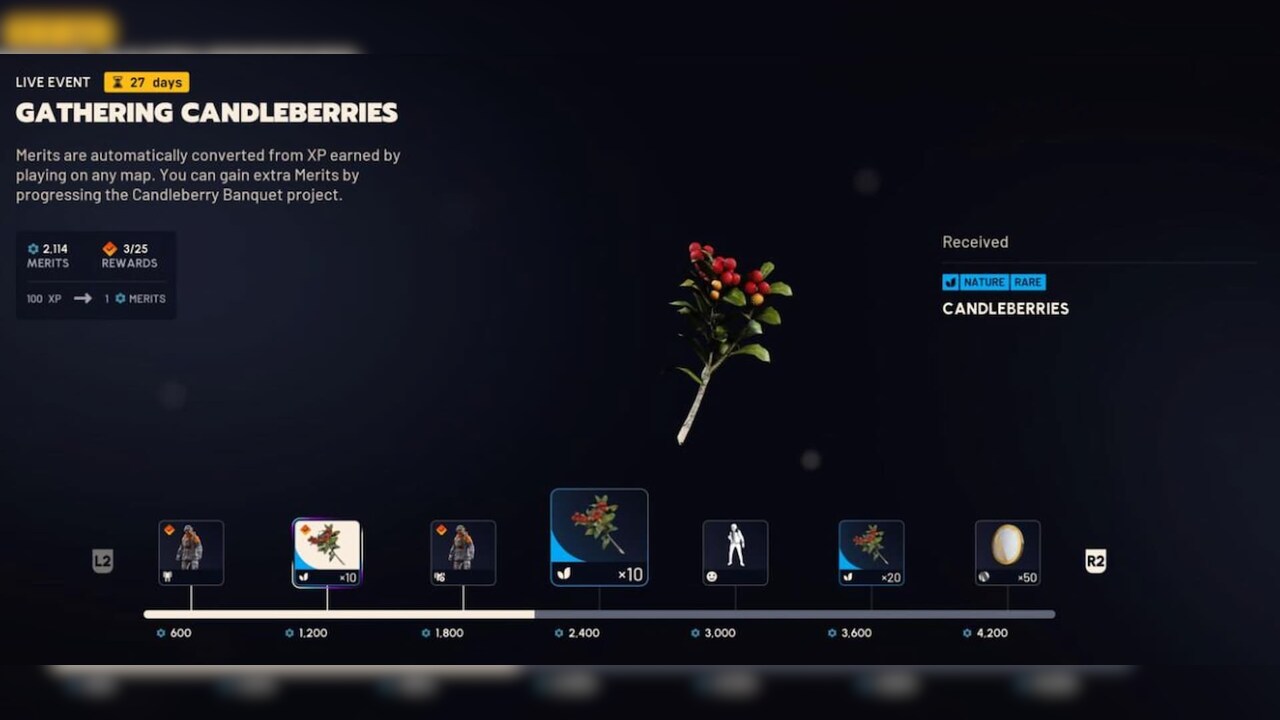The height and width of the screenshot is (720, 1280).
Task: Select the 600 Merits outfit reward tile
Action: coord(191,552)
